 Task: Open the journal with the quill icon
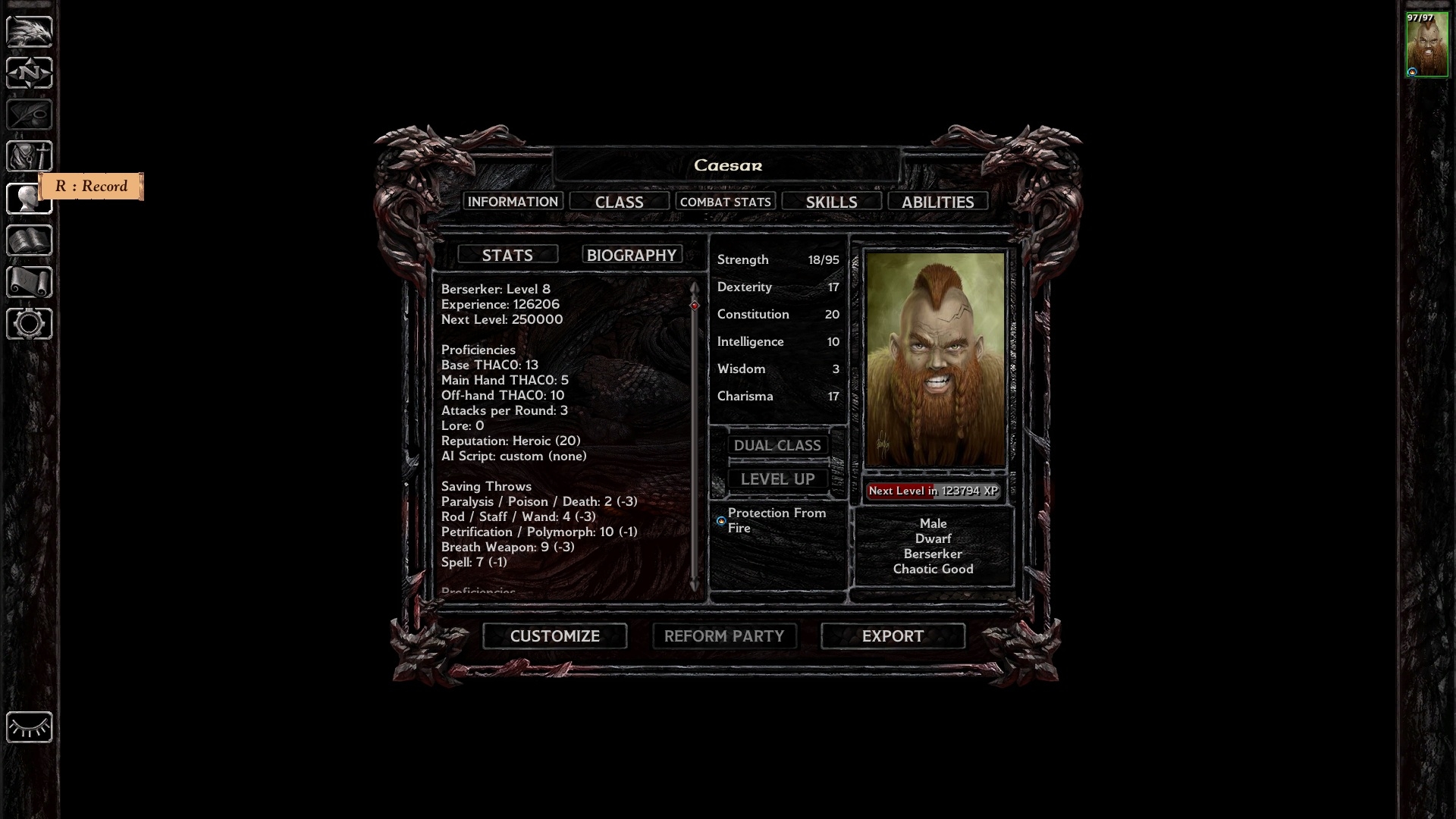(29, 115)
